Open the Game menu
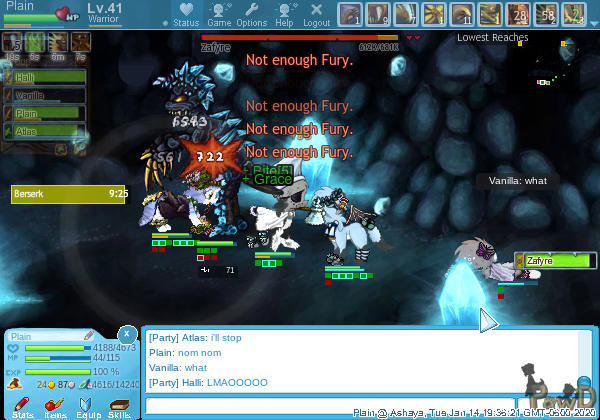This screenshot has width=600, height=420. pyautogui.click(x=219, y=14)
